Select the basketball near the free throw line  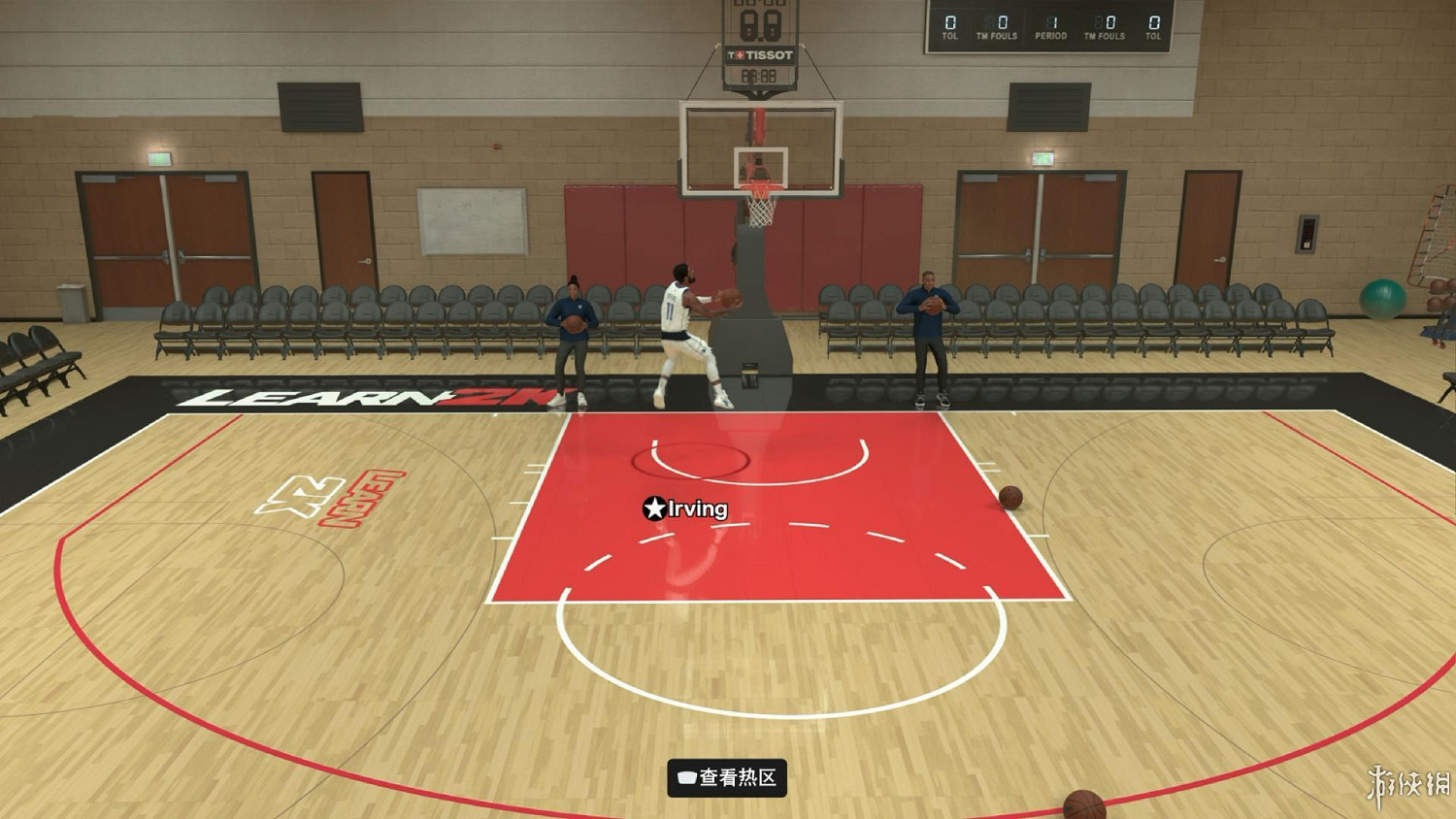tap(1013, 498)
